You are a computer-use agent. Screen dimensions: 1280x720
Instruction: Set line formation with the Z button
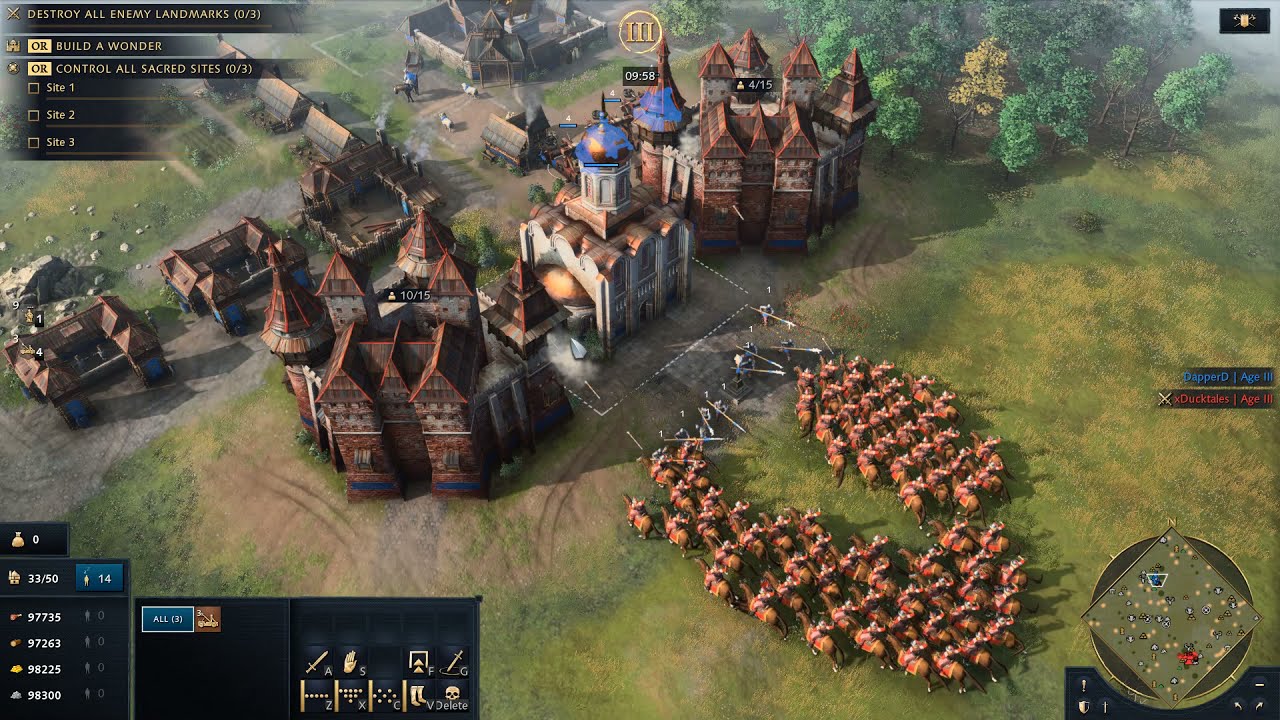(317, 694)
